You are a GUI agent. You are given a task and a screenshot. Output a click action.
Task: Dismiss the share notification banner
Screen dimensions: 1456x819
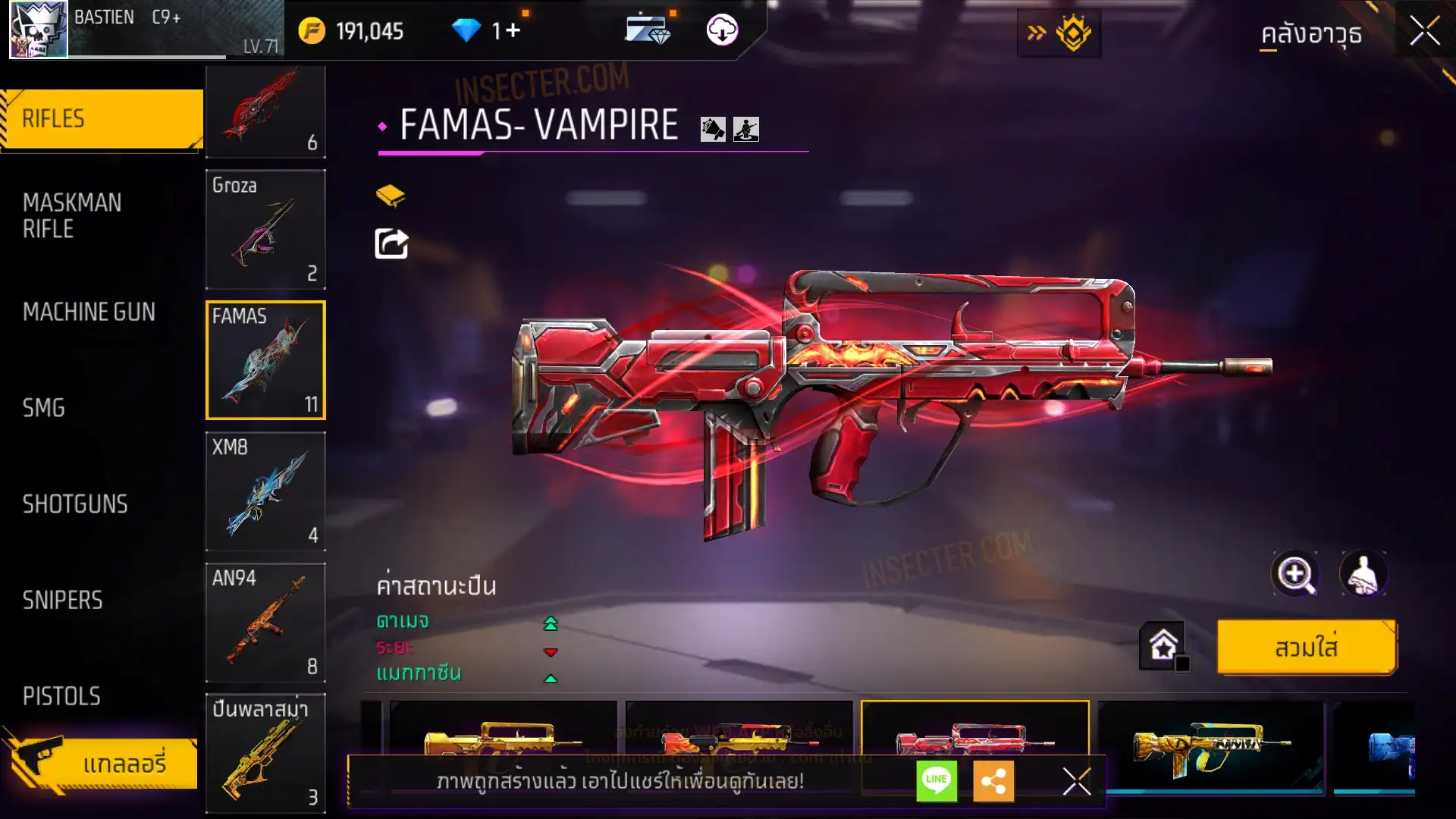click(x=1076, y=781)
